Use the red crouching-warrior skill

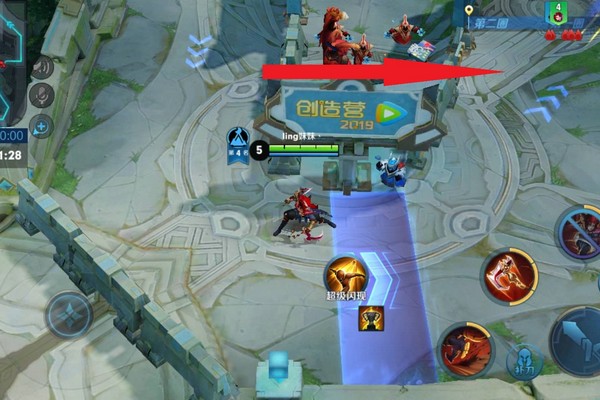click(464, 350)
